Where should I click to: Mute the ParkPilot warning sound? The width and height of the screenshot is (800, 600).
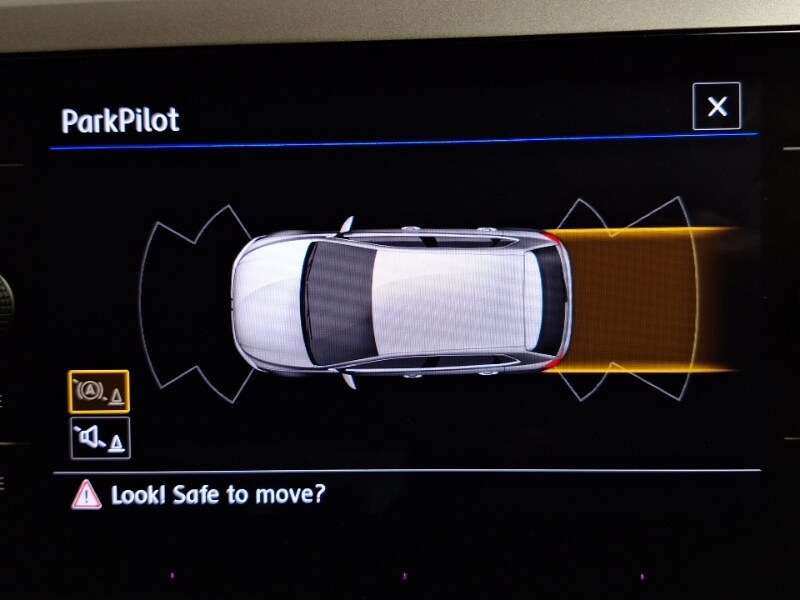tap(99, 438)
